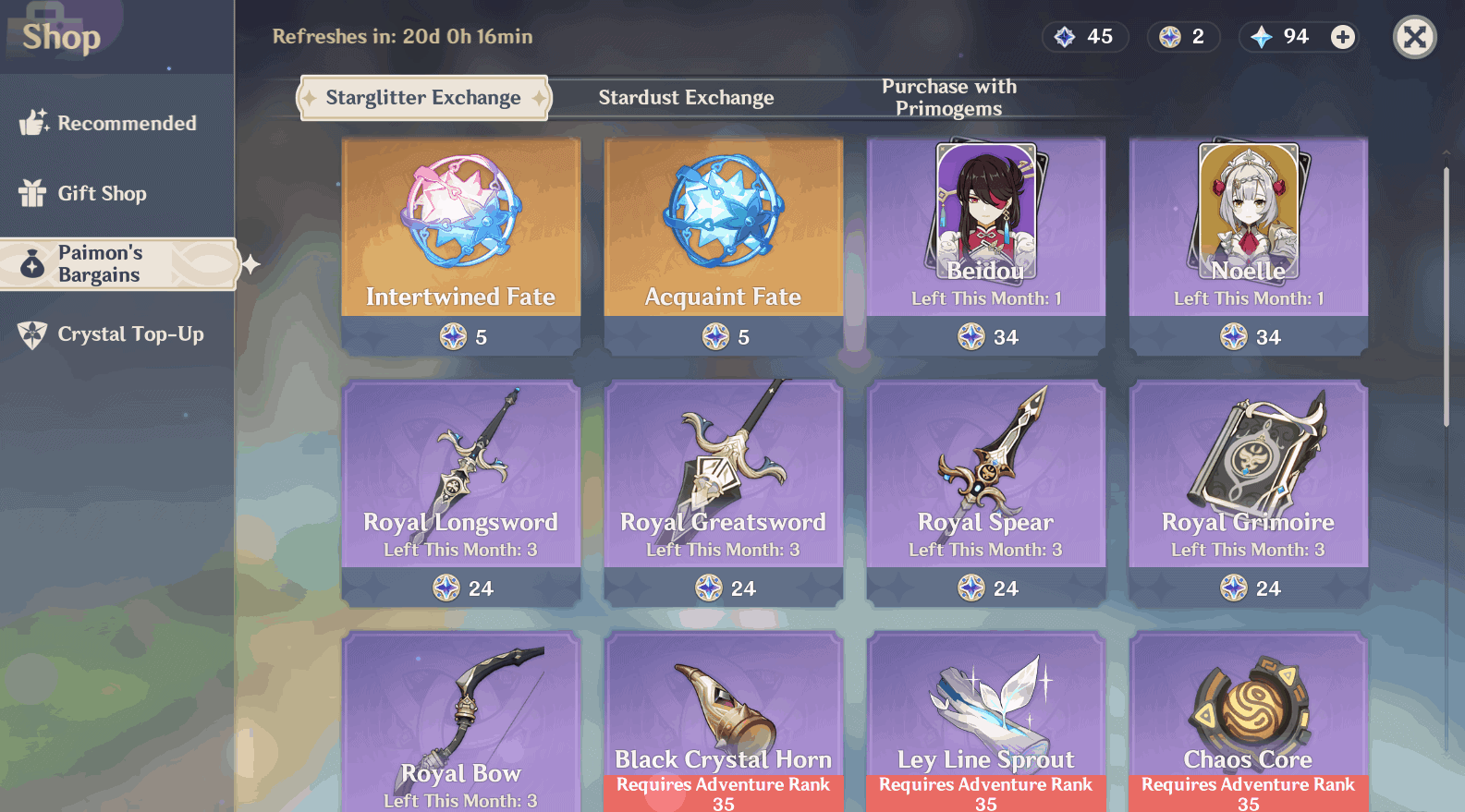Click the Black Crystal Horn item
Viewport: 1465px width, 812px height.
tap(724, 721)
